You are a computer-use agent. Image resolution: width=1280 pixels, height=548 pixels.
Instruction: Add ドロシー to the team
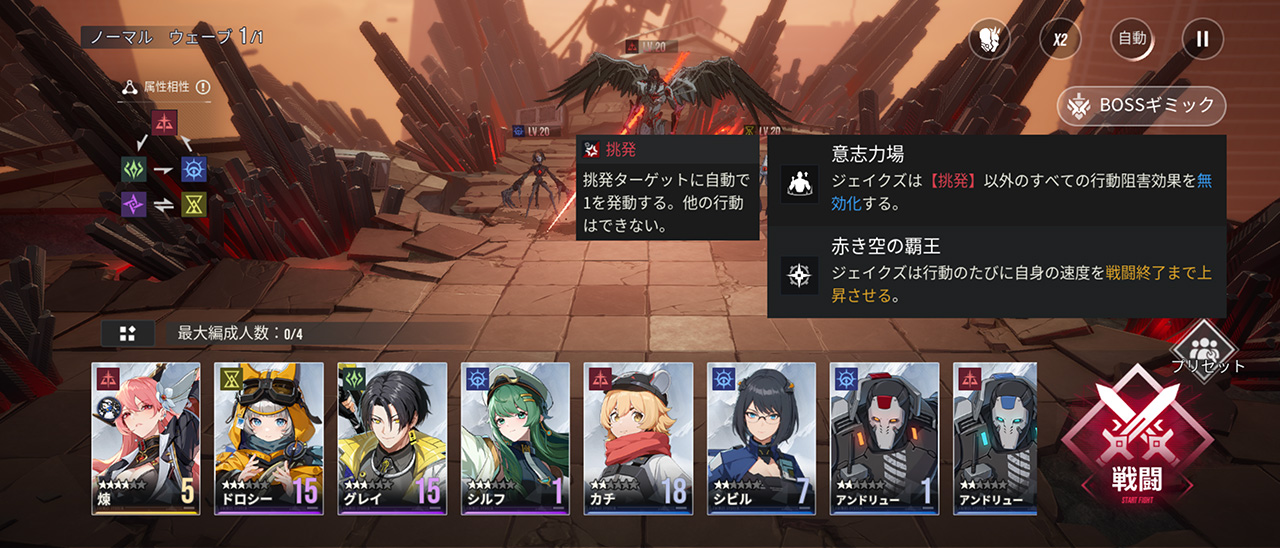(269, 438)
